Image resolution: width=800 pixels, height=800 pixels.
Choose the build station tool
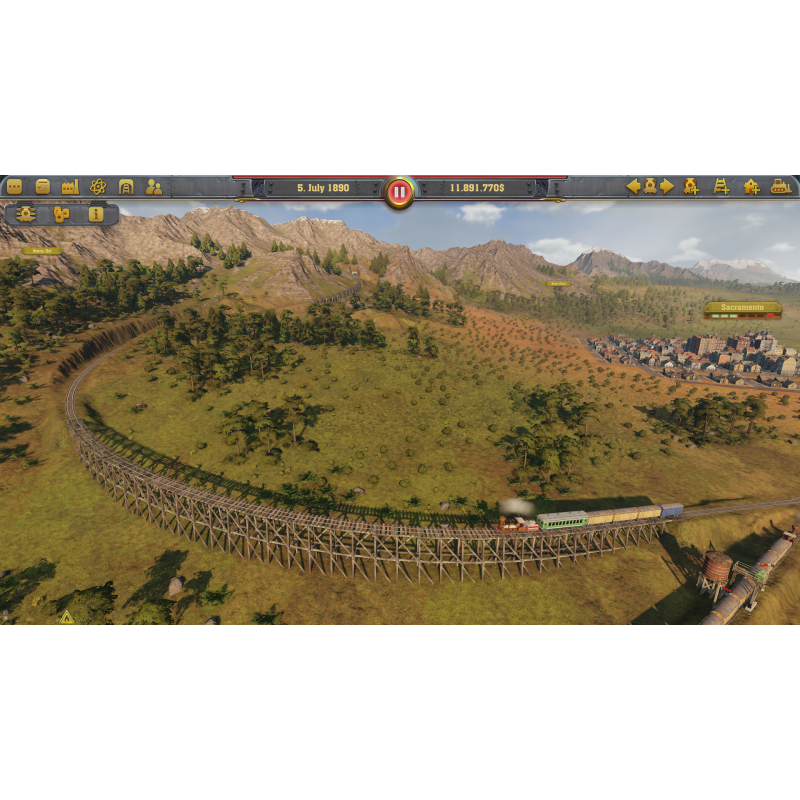click(x=751, y=186)
